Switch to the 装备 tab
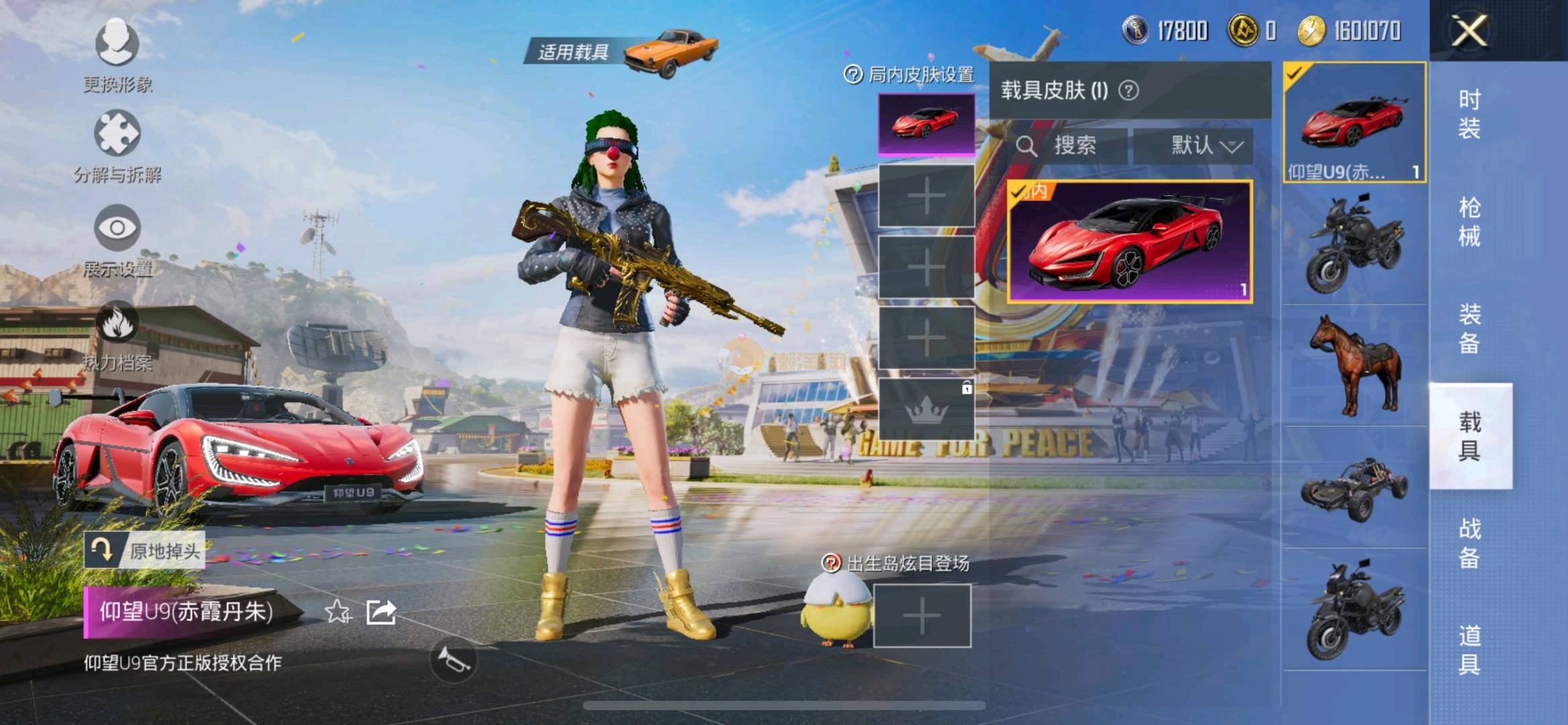Image resolution: width=1568 pixels, height=725 pixels. tap(1469, 329)
